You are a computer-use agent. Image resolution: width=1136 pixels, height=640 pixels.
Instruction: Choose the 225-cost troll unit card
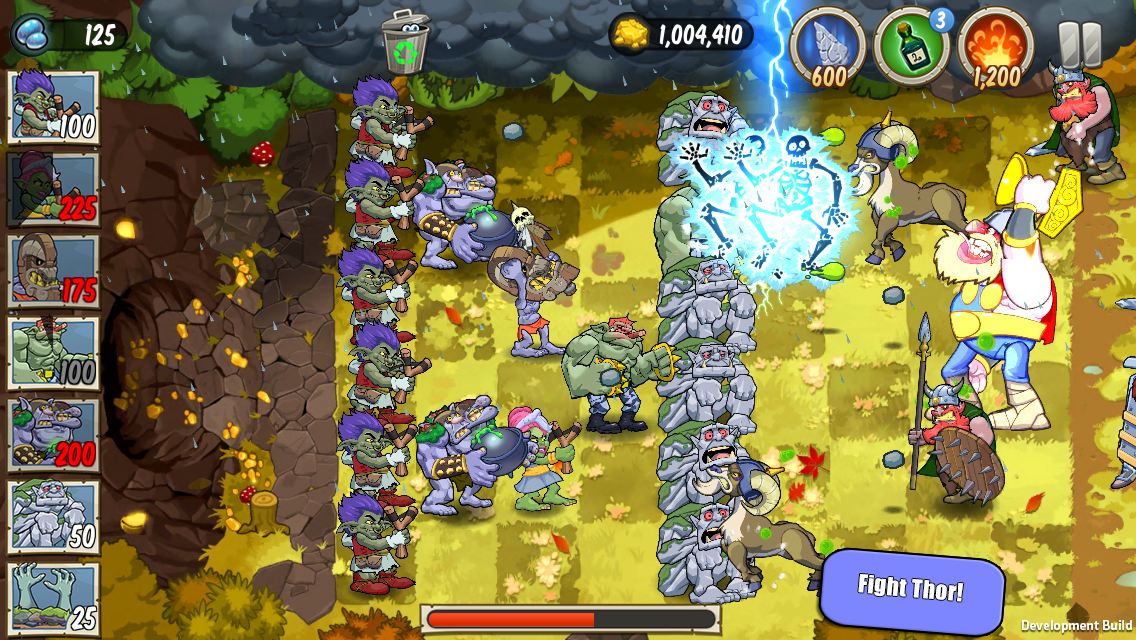click(x=54, y=189)
